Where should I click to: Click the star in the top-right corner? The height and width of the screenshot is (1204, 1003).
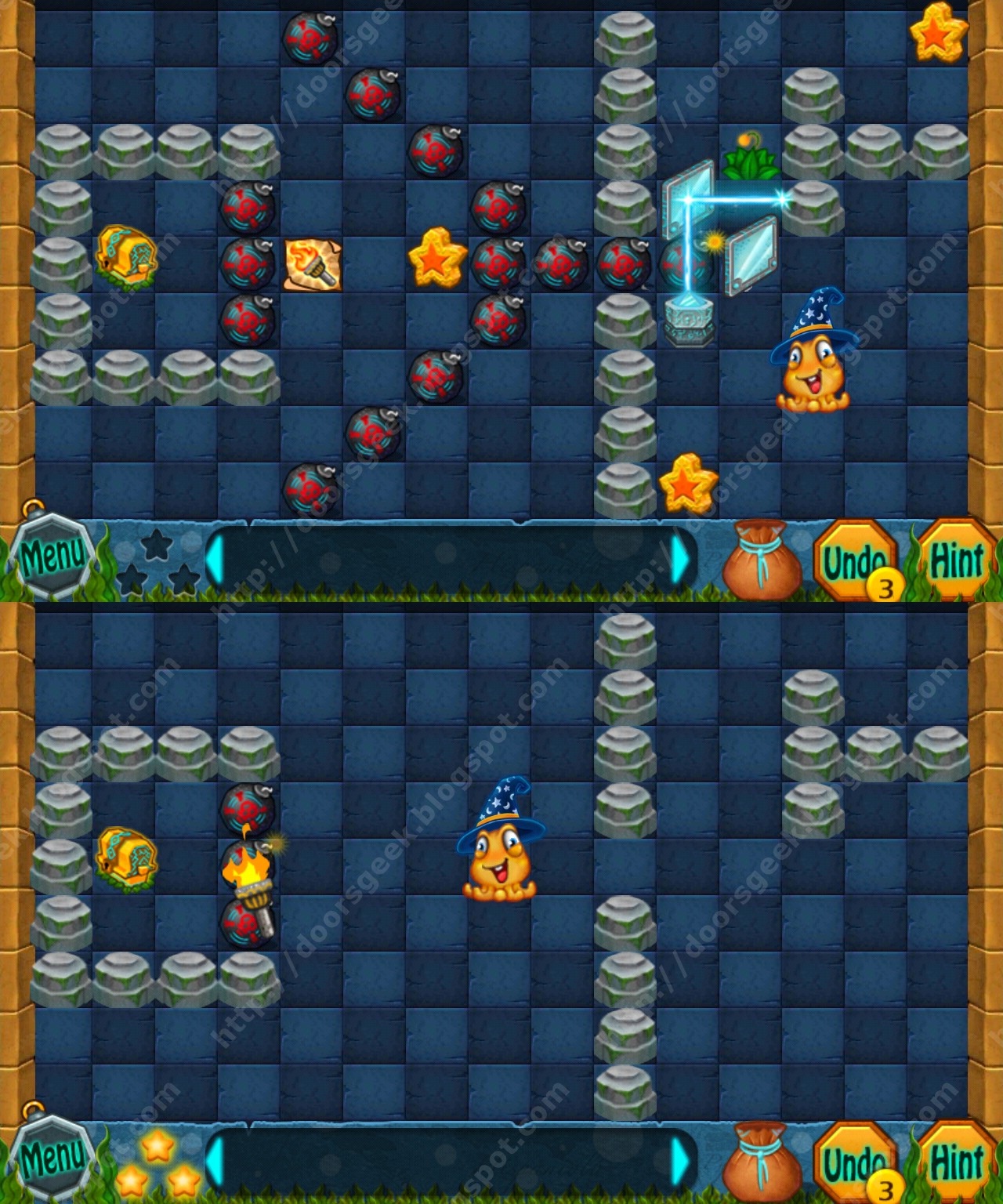coord(937,35)
